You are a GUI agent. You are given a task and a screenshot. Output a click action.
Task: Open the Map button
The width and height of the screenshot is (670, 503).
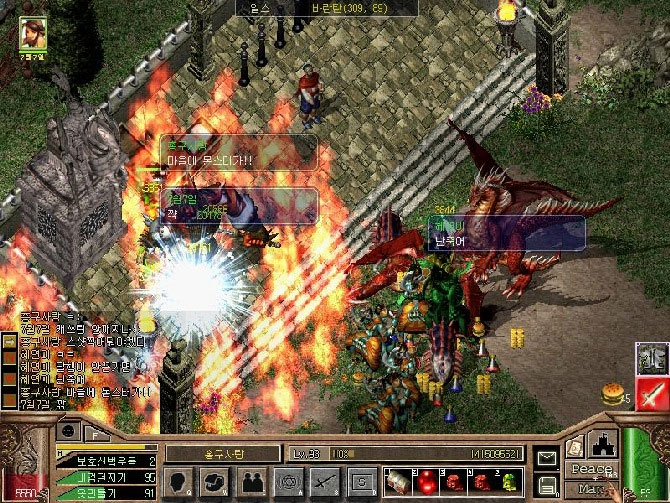[x=591, y=489]
